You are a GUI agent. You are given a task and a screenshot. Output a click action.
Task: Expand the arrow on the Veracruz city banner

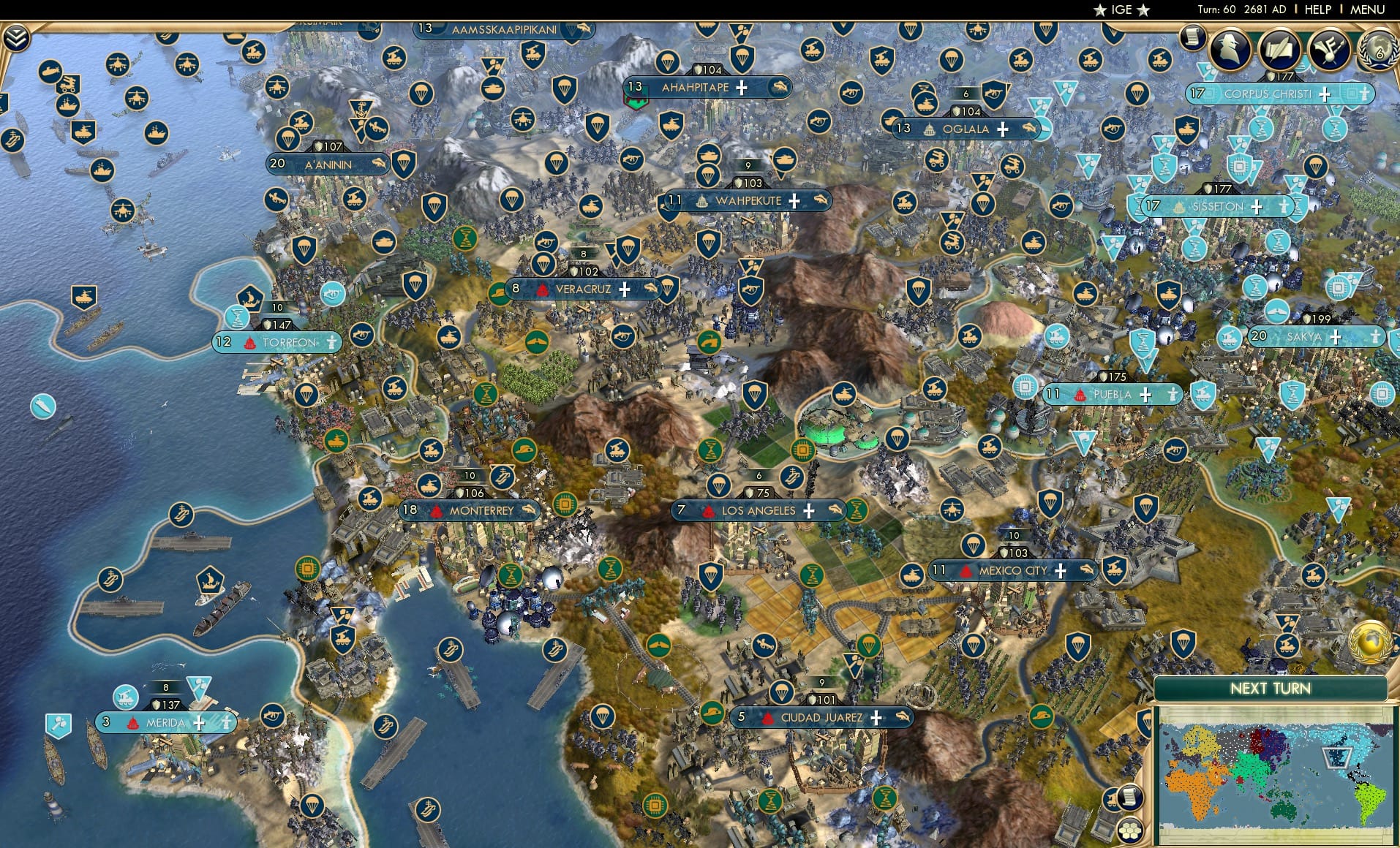click(651, 289)
